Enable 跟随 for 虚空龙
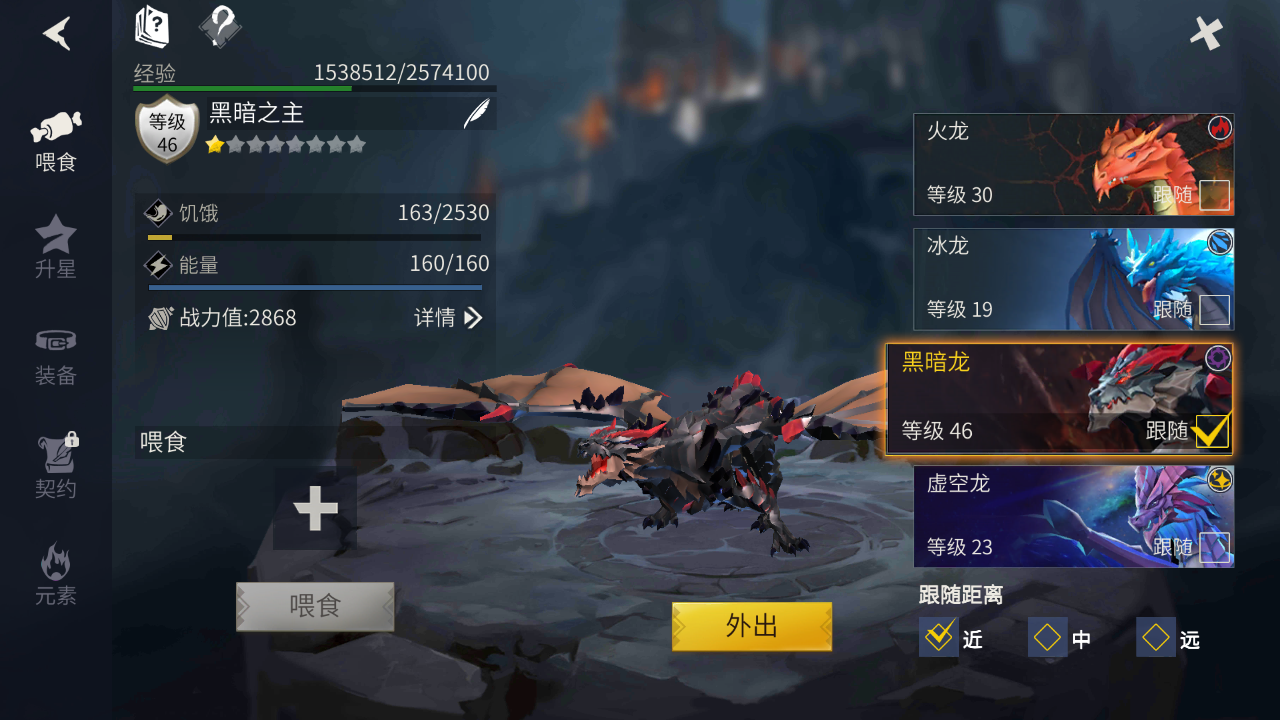The height and width of the screenshot is (720, 1280). point(1216,548)
